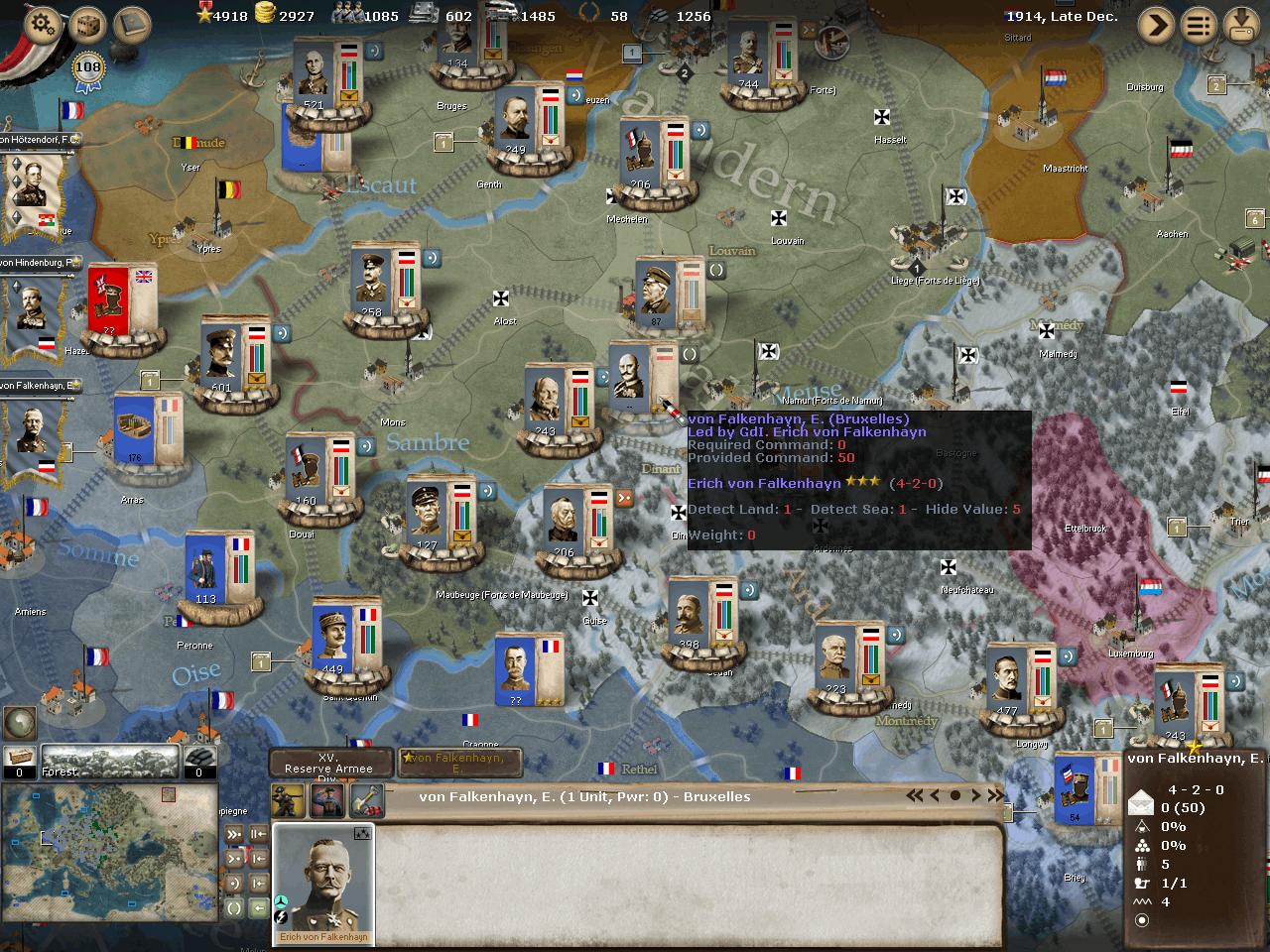End turn with the arrow button

1156,24
